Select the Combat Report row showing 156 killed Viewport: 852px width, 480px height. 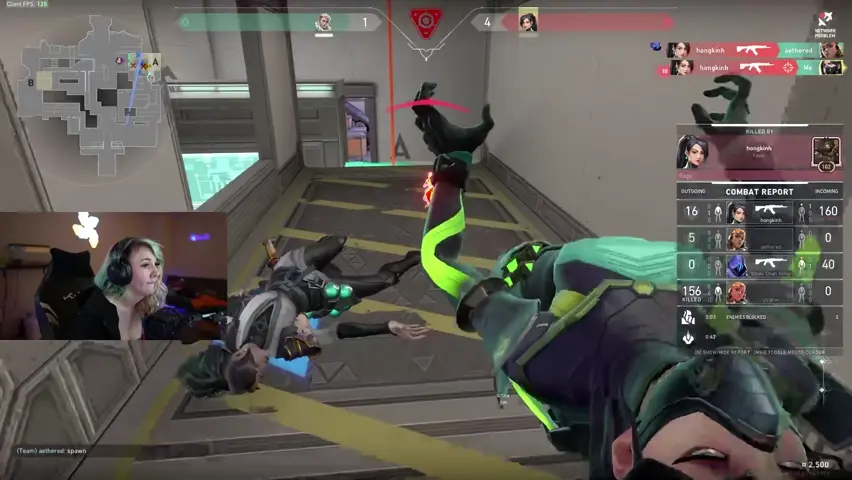[x=759, y=292]
